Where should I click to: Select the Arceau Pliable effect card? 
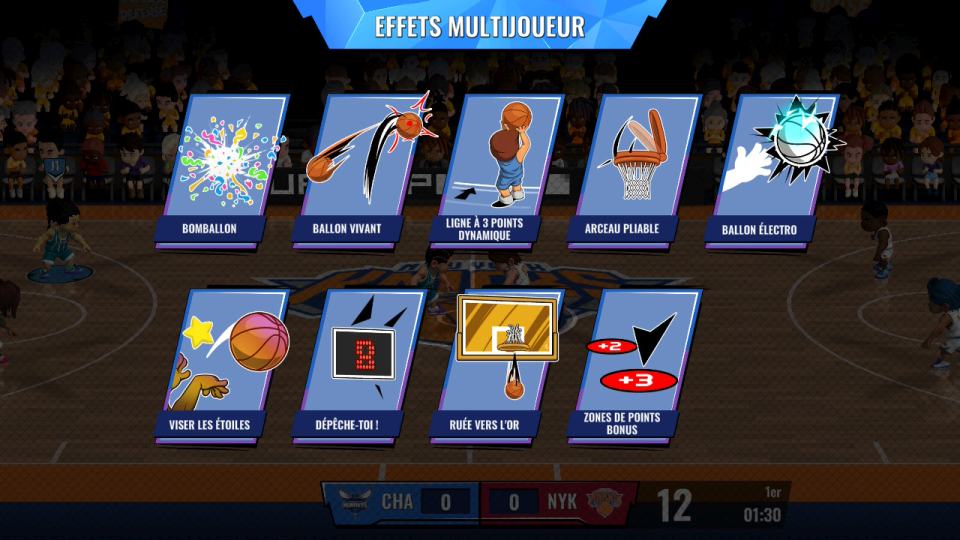click(x=630, y=168)
